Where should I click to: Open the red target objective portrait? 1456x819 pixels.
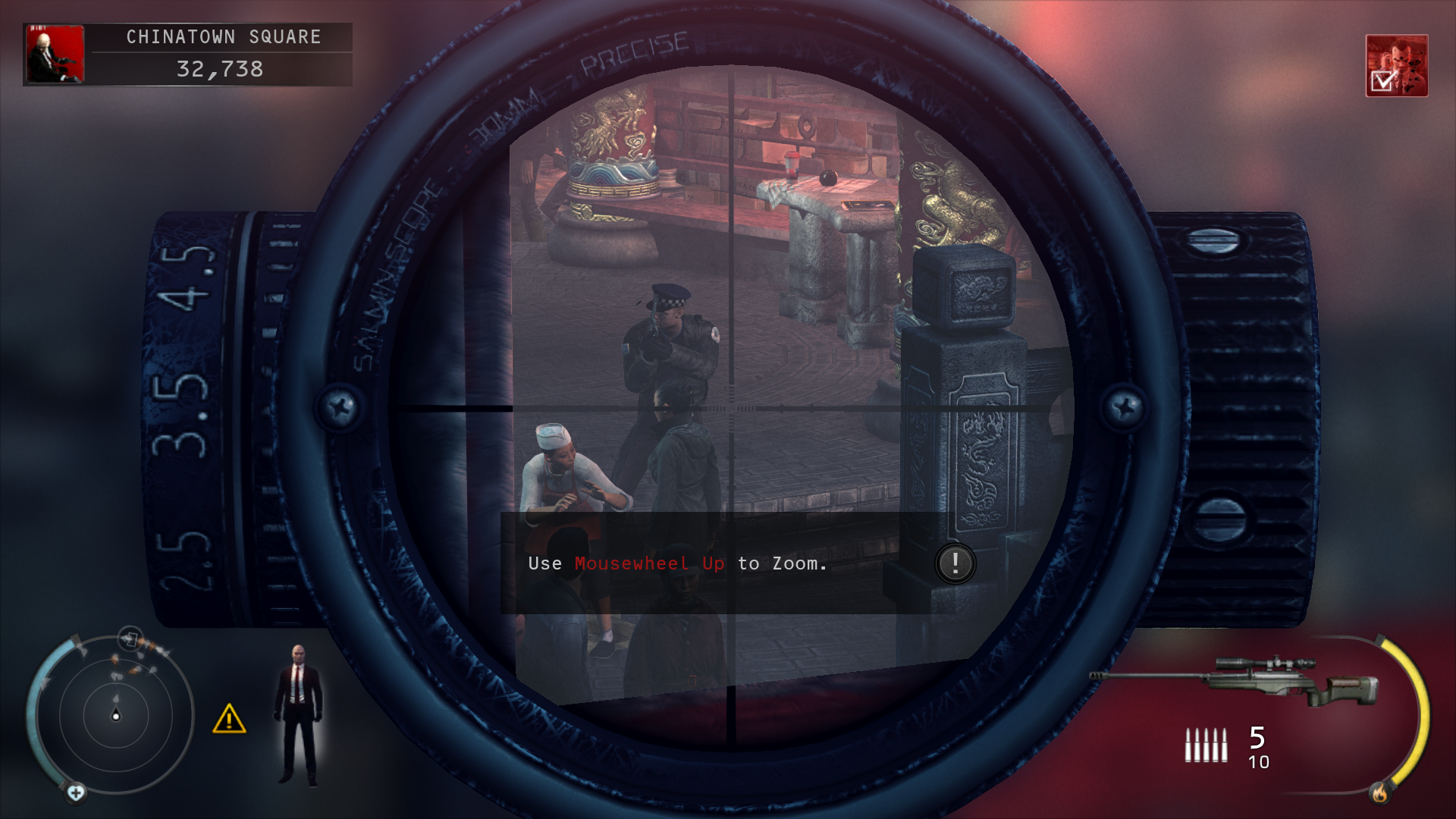pyautogui.click(x=1396, y=65)
